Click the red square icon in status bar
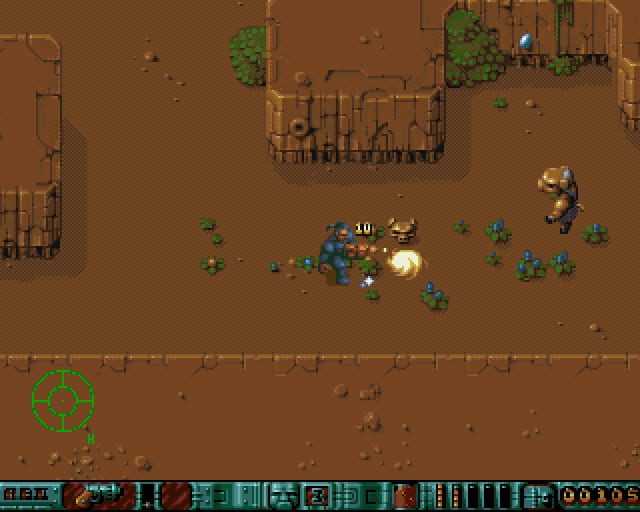Viewport: 640px width, 512px height. pos(405,495)
